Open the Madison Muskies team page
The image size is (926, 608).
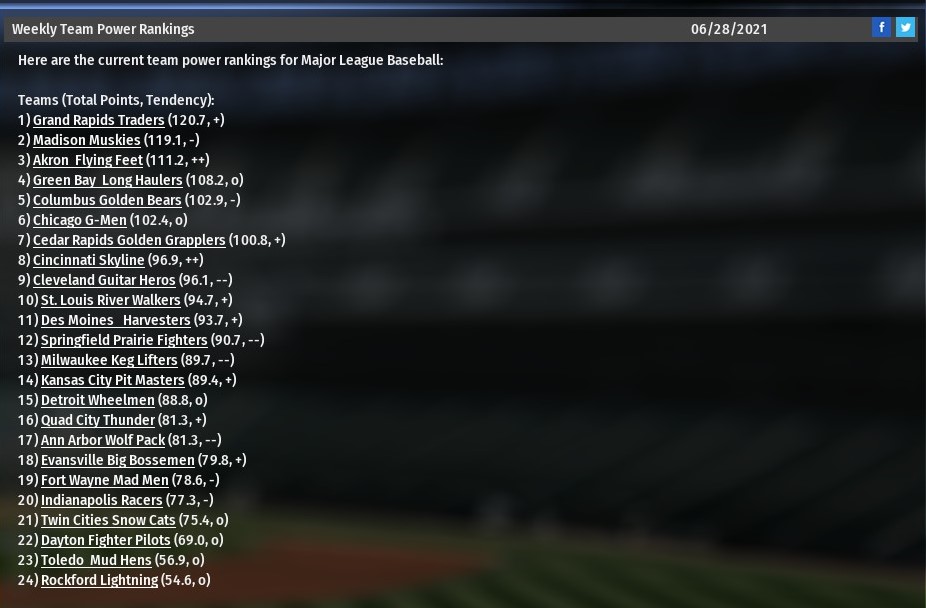[86, 140]
